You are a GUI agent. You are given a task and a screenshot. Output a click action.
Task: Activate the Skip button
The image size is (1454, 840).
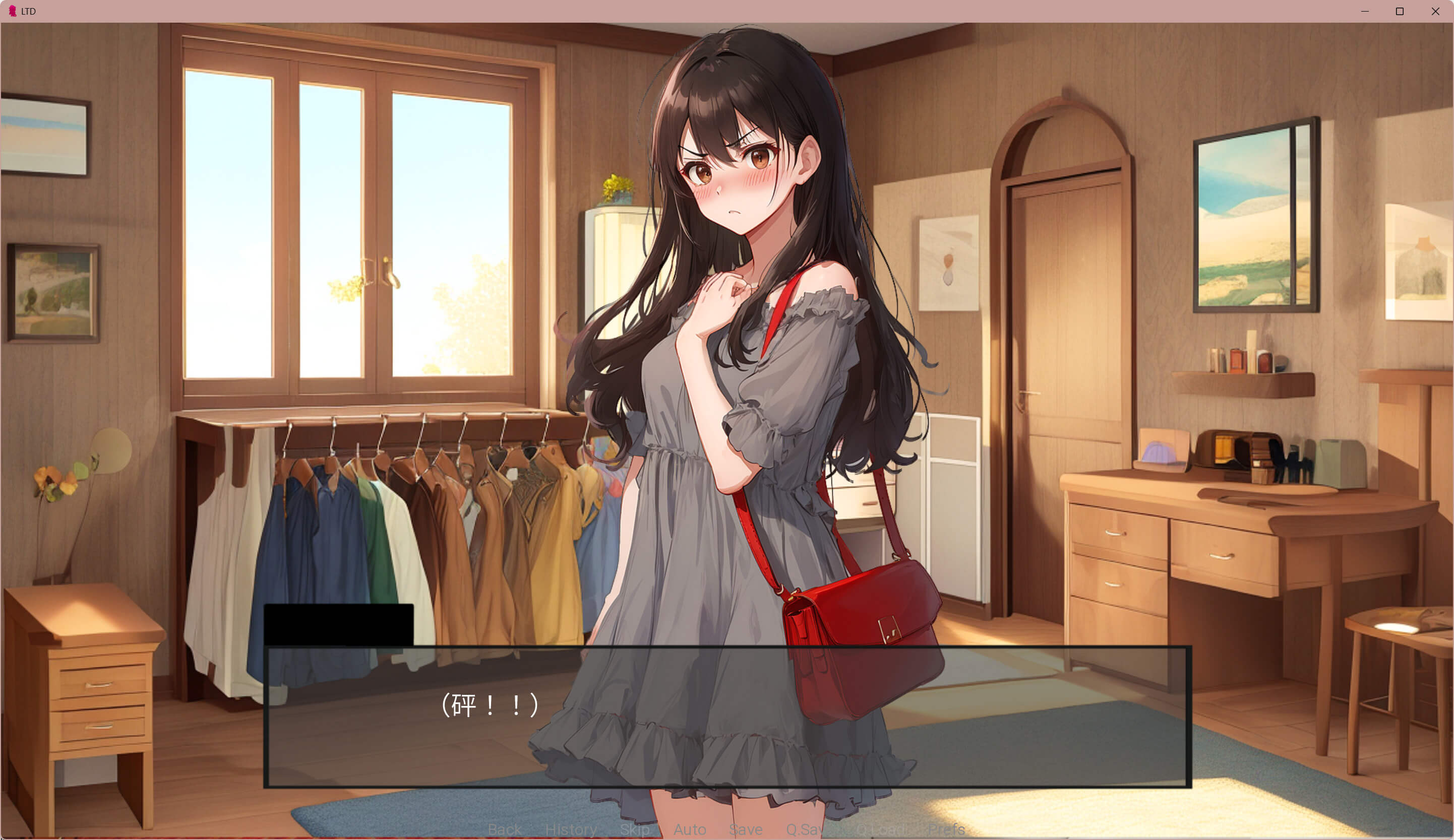(635, 829)
